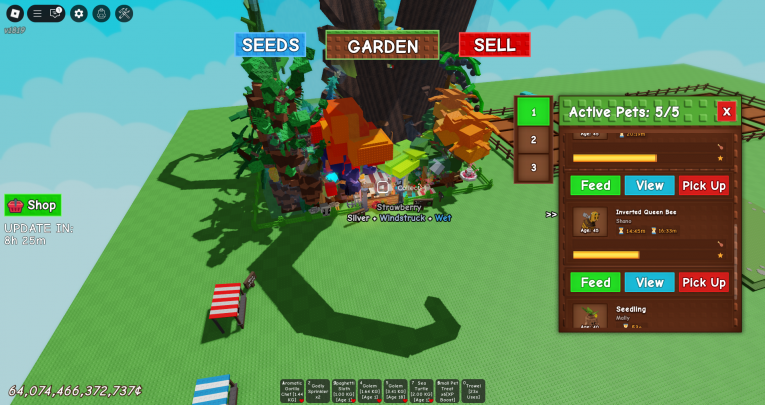Close the Active Pets panel
The width and height of the screenshot is (765, 405).
(x=727, y=111)
